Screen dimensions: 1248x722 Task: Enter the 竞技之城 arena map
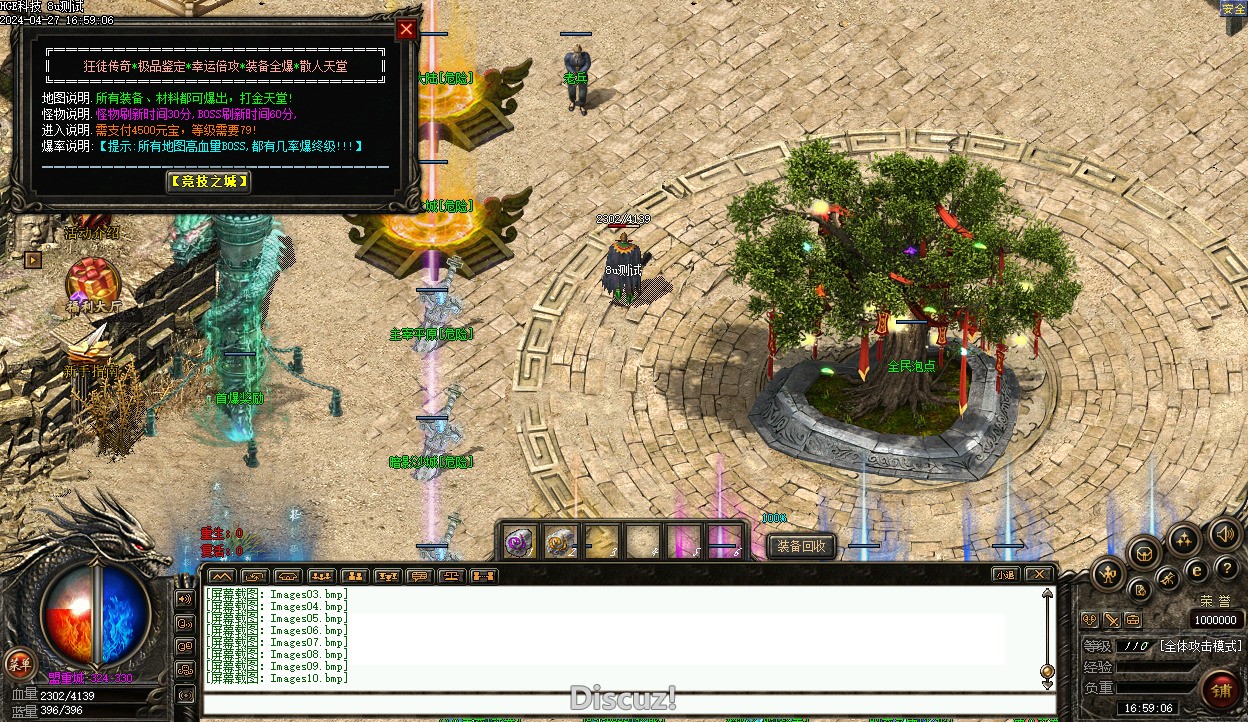pos(208,181)
